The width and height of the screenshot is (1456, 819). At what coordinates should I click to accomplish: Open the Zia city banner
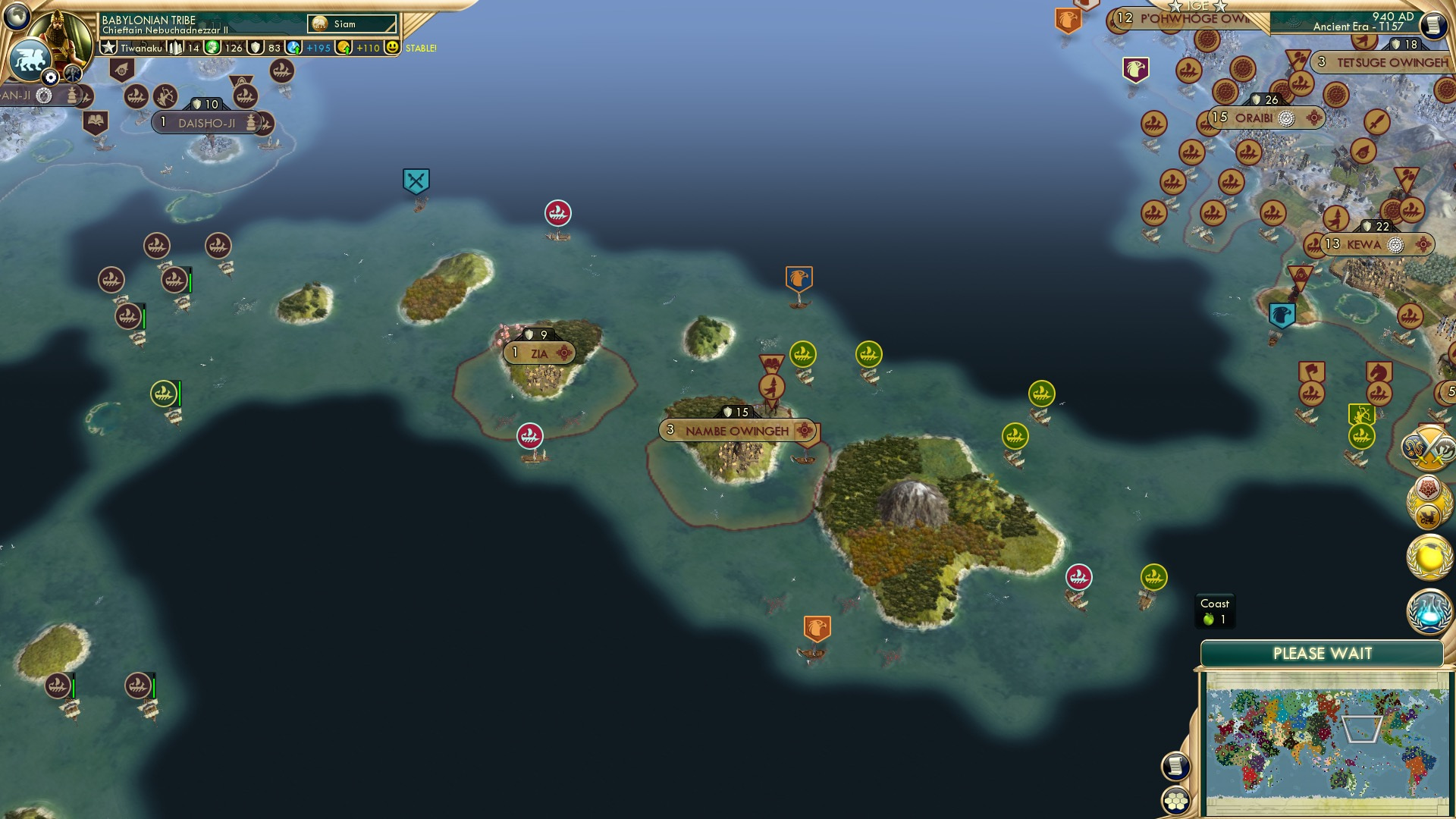pos(538,352)
